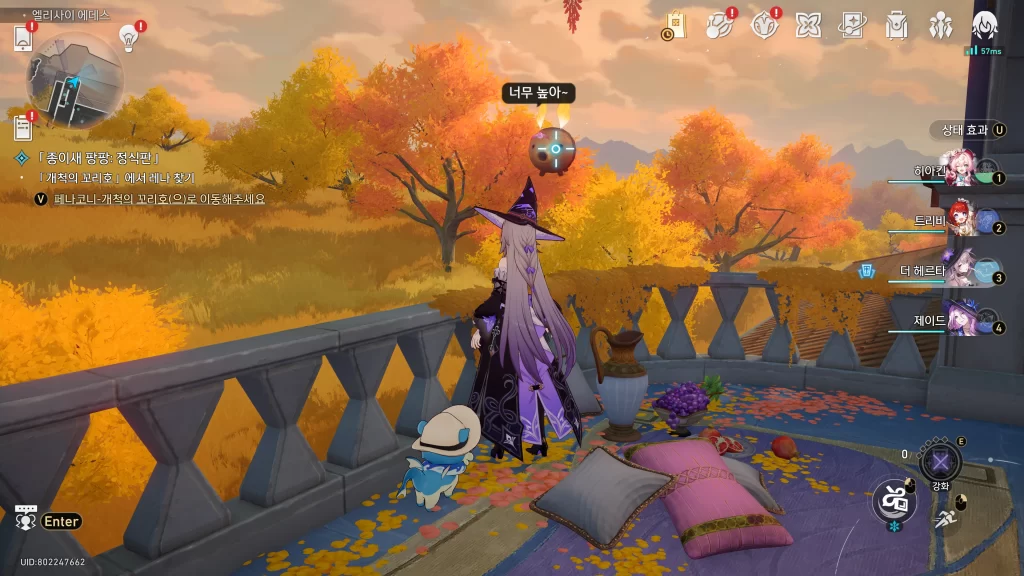Open the Warp star card icon
The image size is (1024, 576).
(x=853, y=24)
